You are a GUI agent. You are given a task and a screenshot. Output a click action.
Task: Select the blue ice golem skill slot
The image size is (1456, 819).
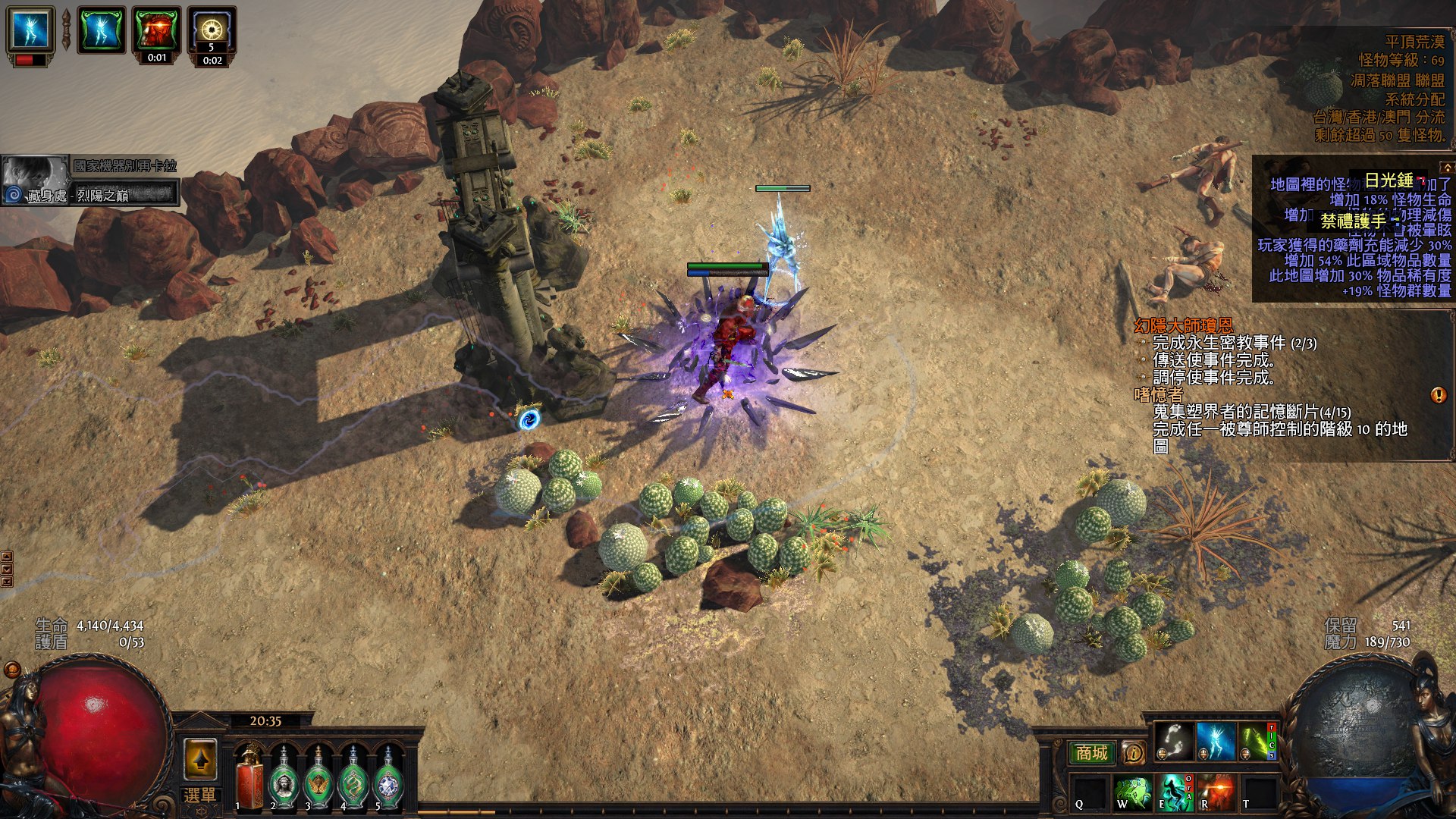[1215, 740]
